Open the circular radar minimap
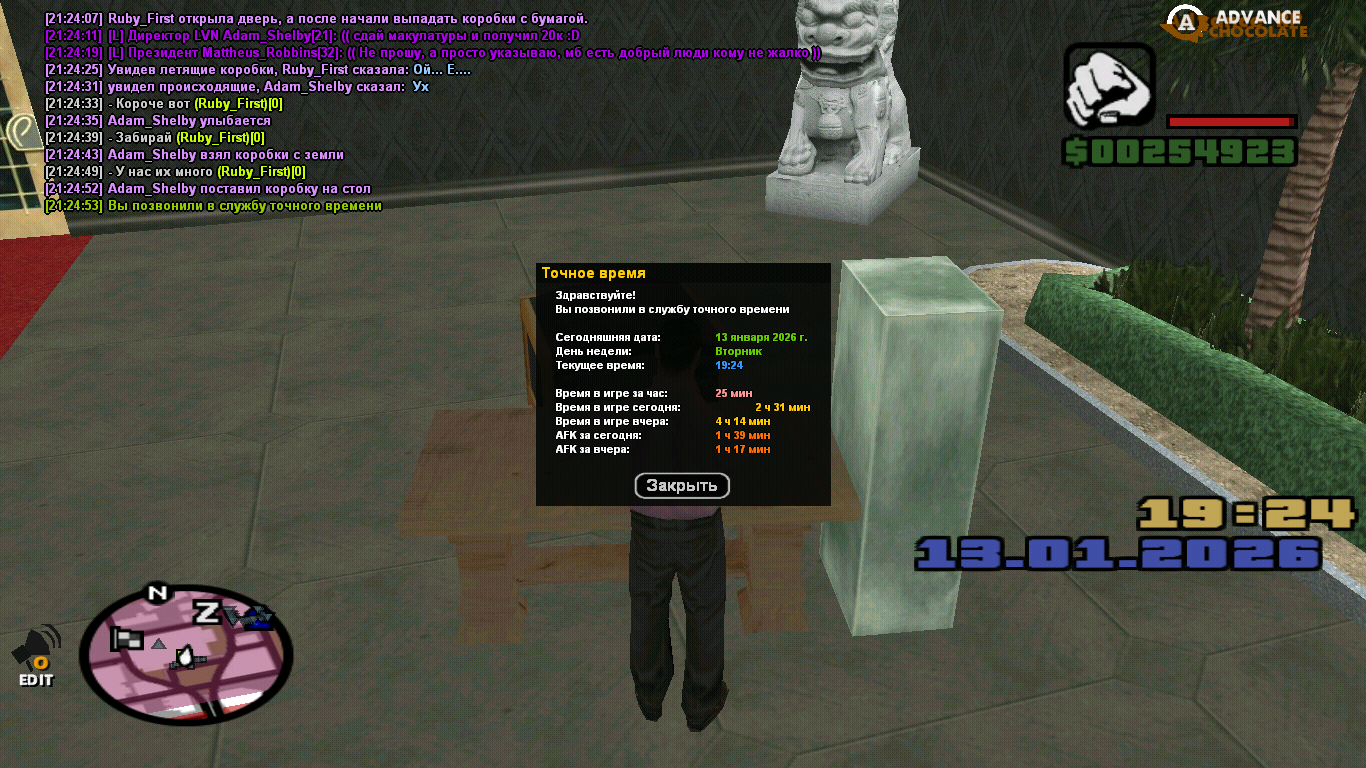Image resolution: width=1366 pixels, height=768 pixels. (x=186, y=654)
